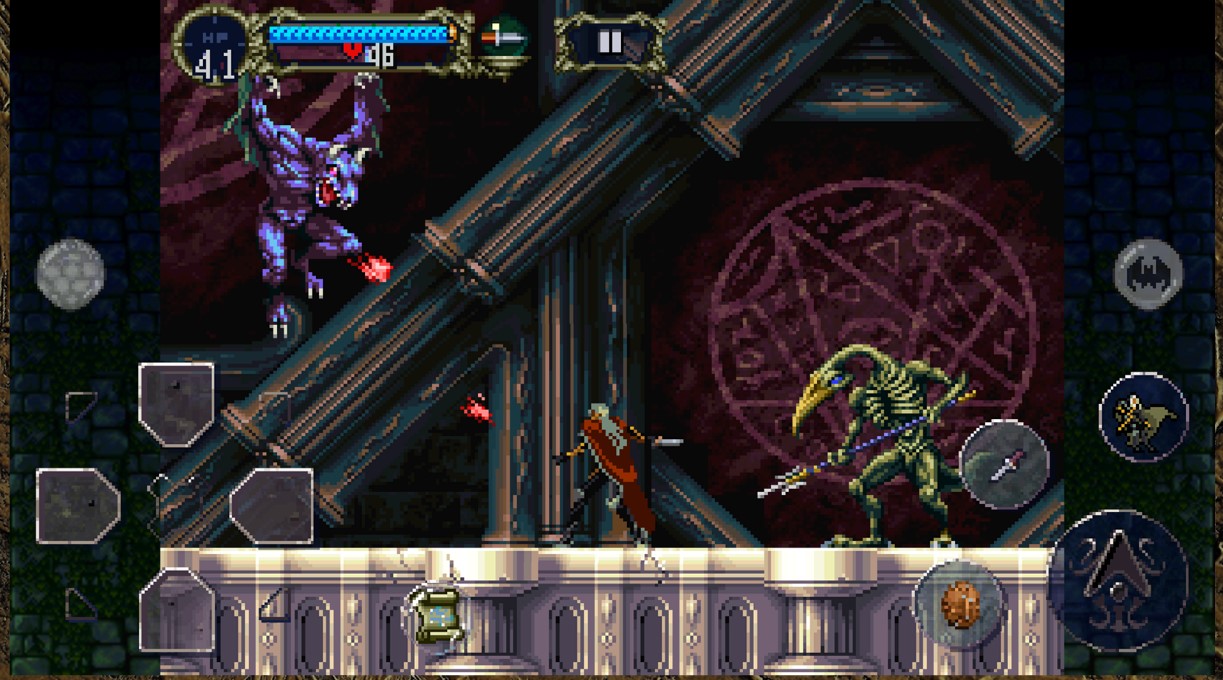Use the round shield button

coord(959,604)
